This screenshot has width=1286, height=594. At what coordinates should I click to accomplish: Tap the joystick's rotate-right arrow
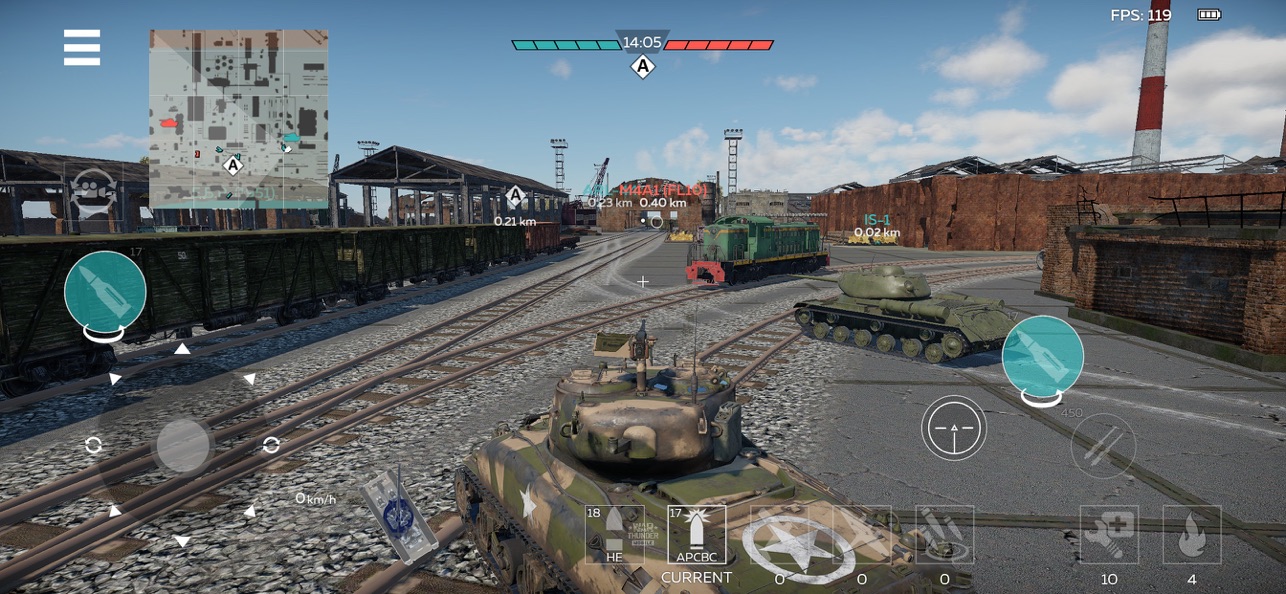point(271,445)
